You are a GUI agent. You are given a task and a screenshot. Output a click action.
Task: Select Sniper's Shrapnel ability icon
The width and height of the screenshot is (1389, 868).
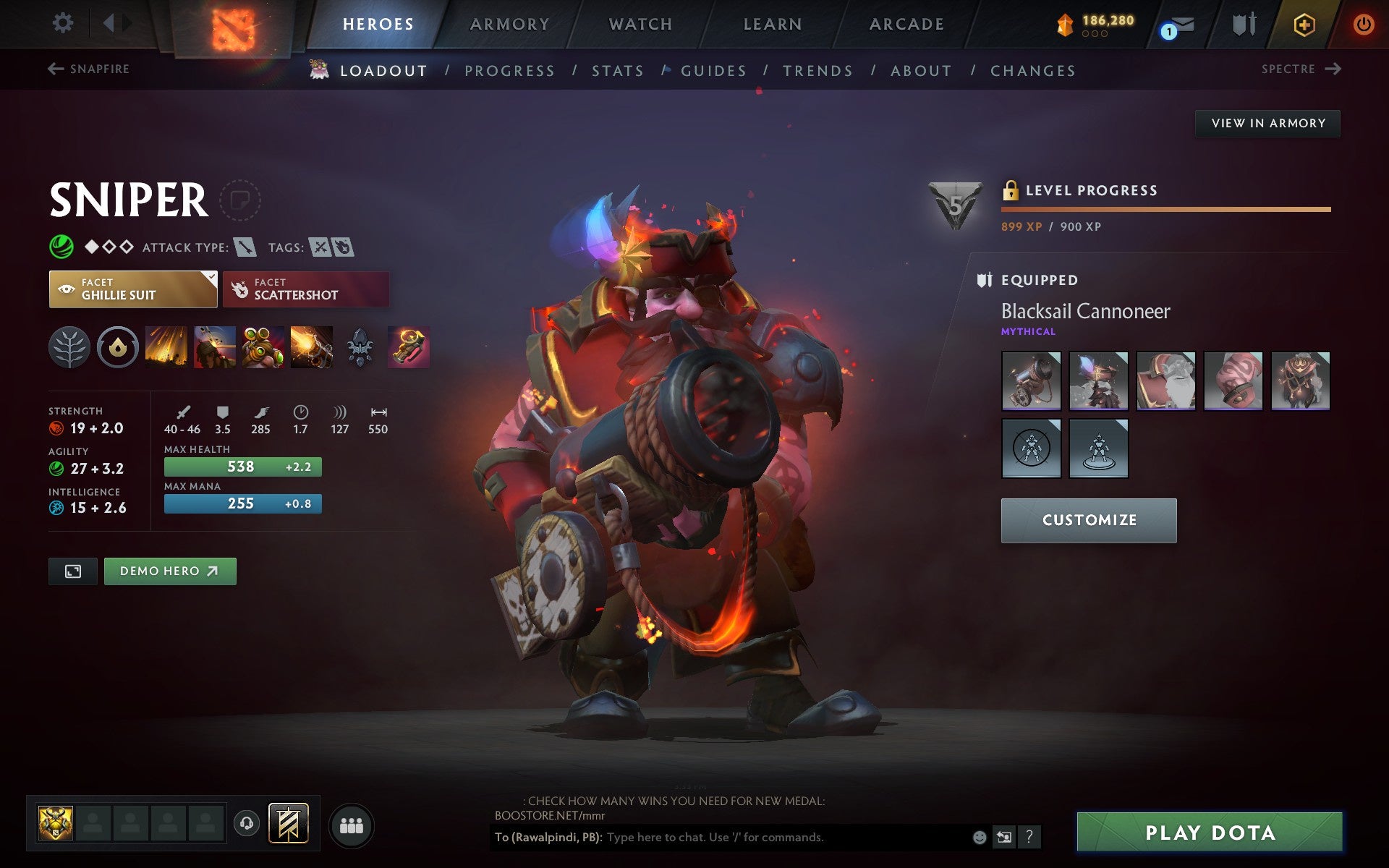165,347
